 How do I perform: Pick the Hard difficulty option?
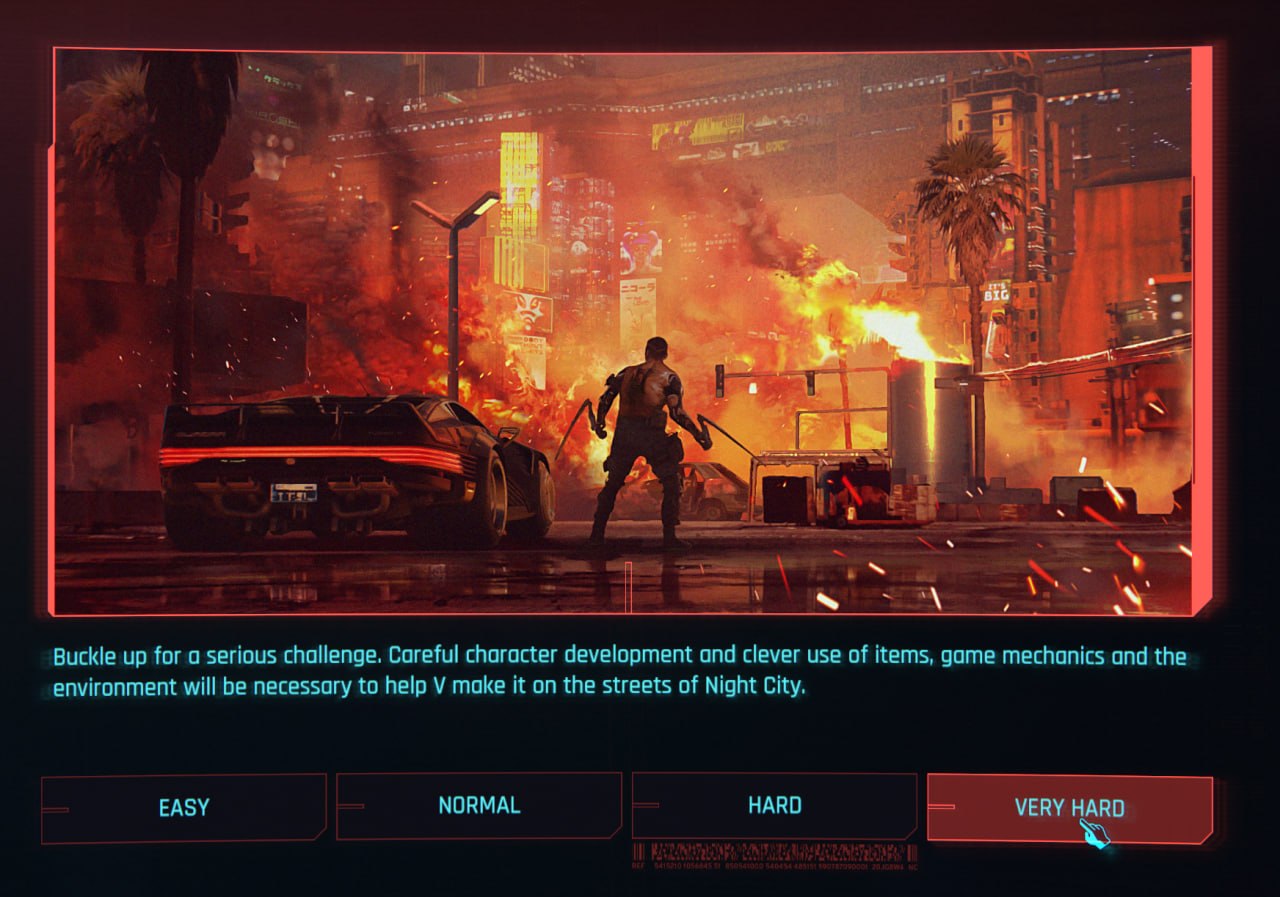coord(774,805)
